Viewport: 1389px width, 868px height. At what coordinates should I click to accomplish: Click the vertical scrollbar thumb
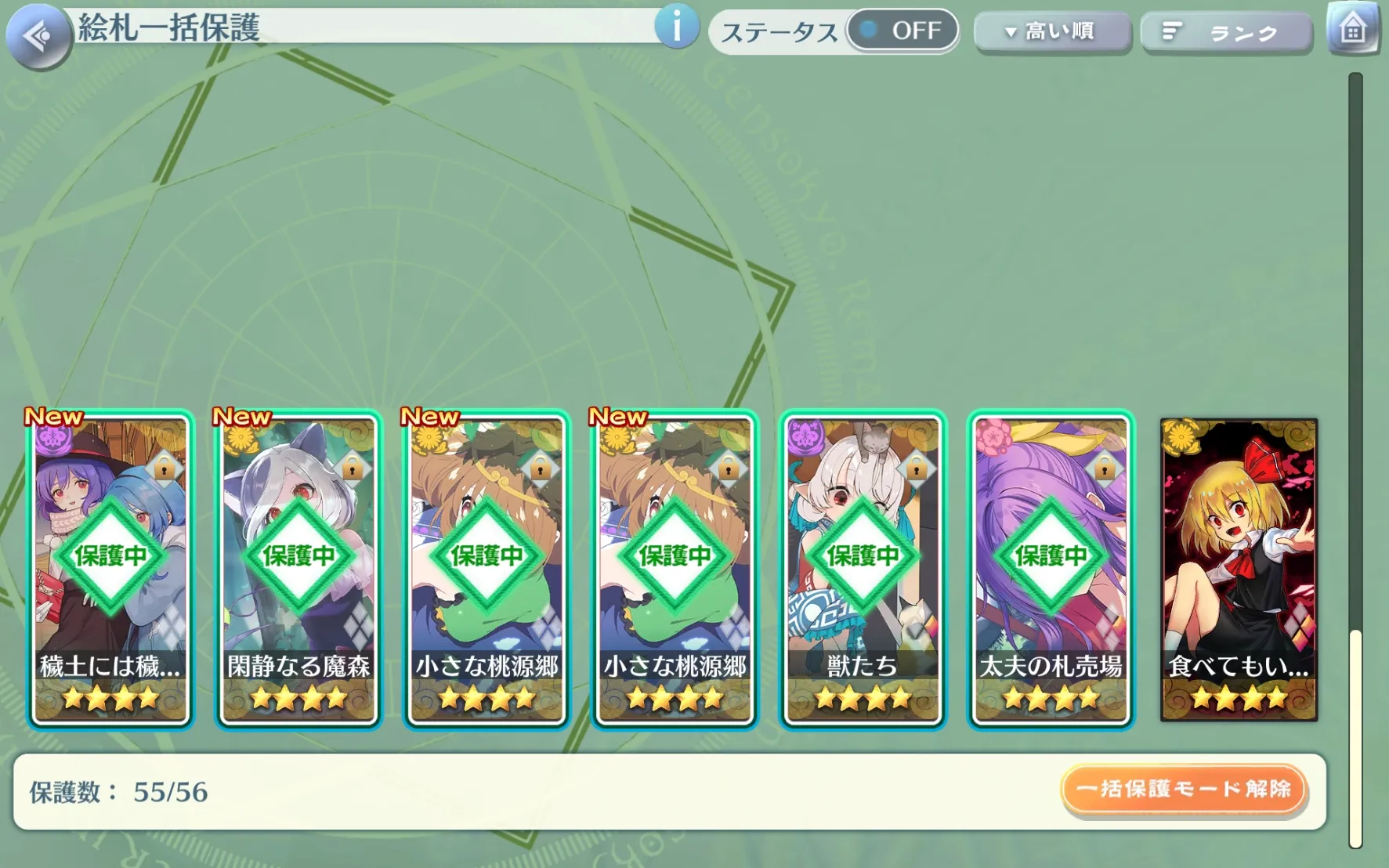tap(1355, 736)
